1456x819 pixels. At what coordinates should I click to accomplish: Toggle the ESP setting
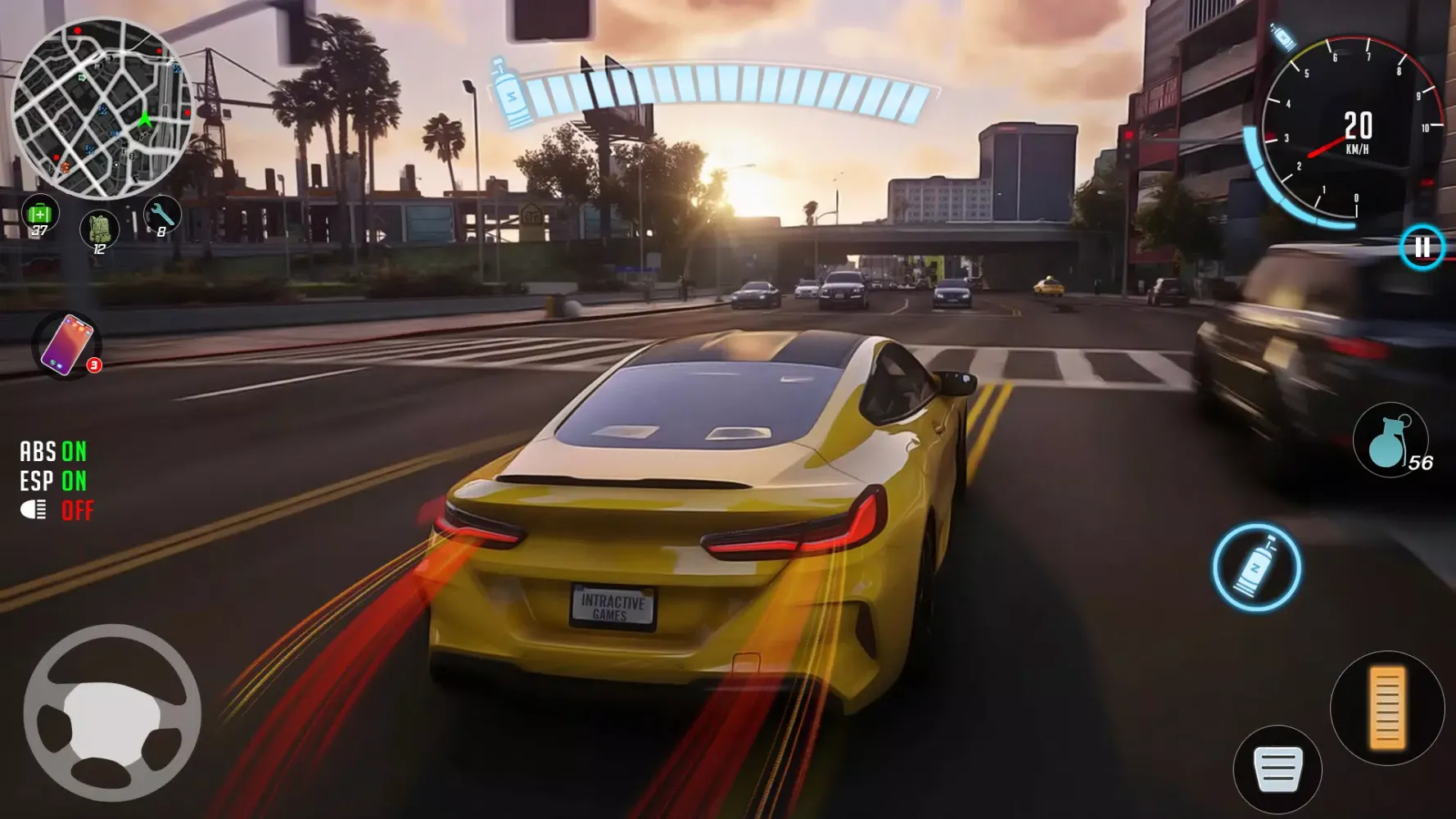53,481
